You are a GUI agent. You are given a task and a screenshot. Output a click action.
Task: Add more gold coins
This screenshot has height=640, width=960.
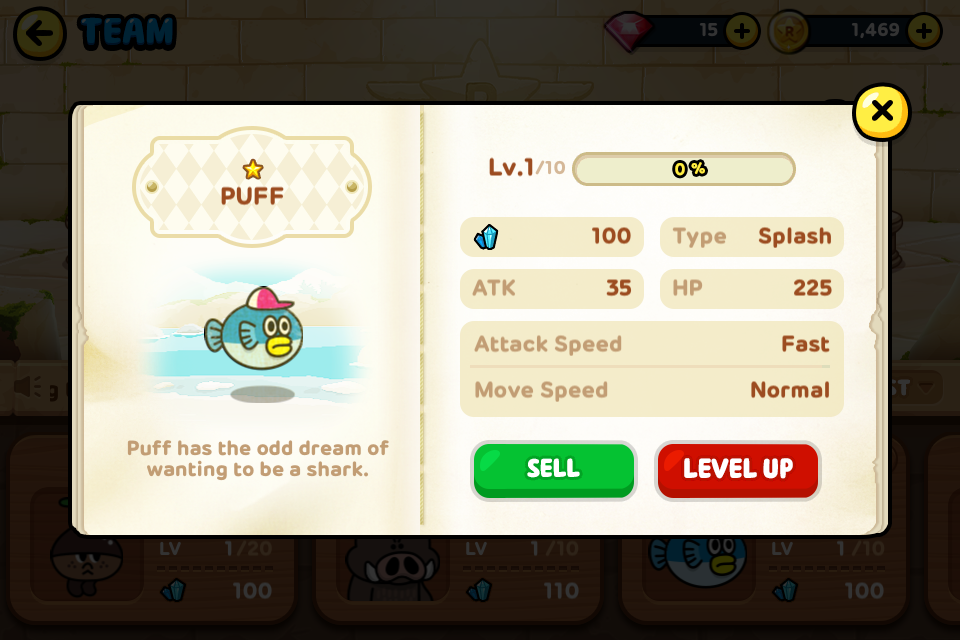[923, 31]
